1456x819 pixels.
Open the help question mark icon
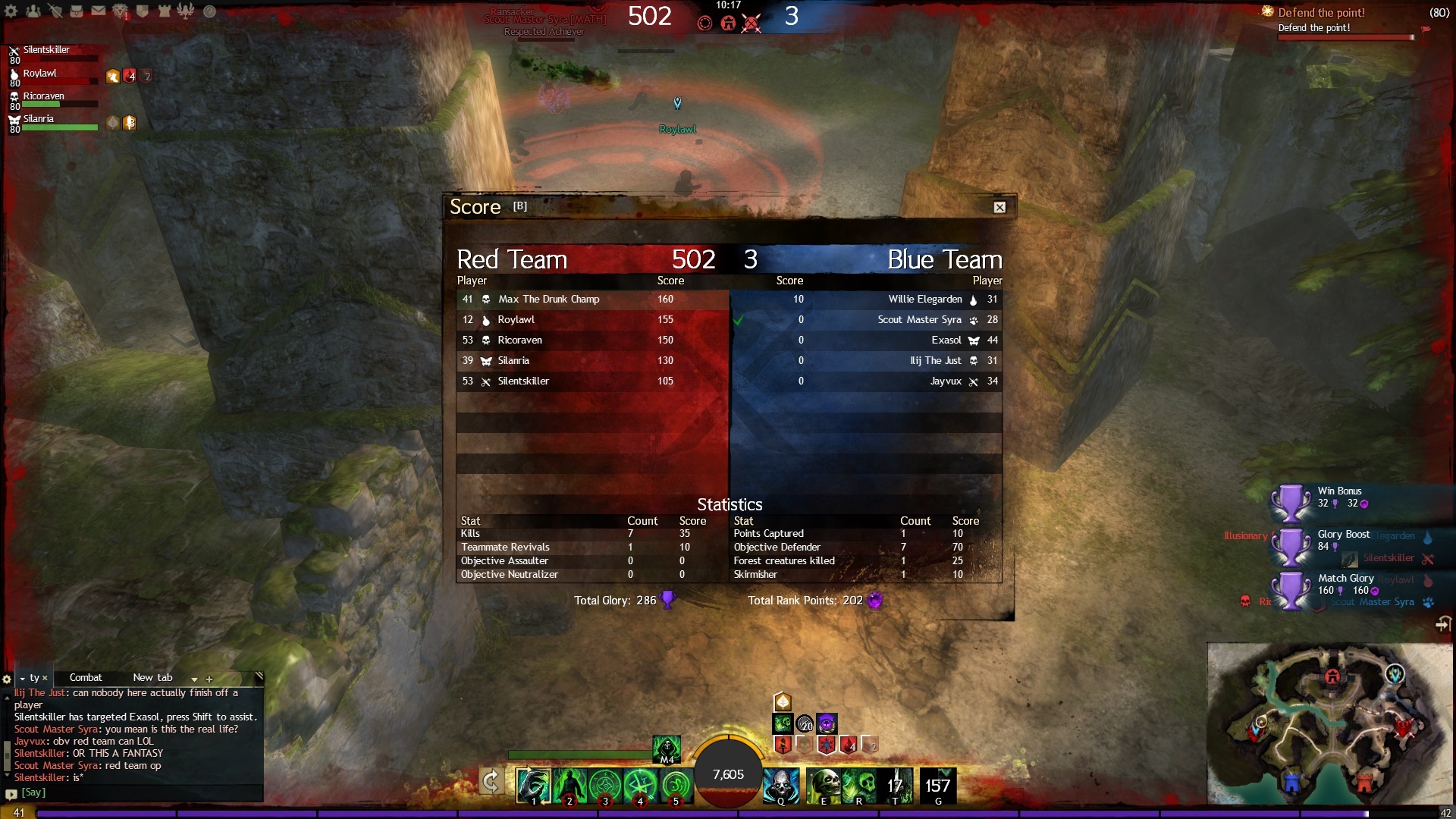(x=210, y=11)
